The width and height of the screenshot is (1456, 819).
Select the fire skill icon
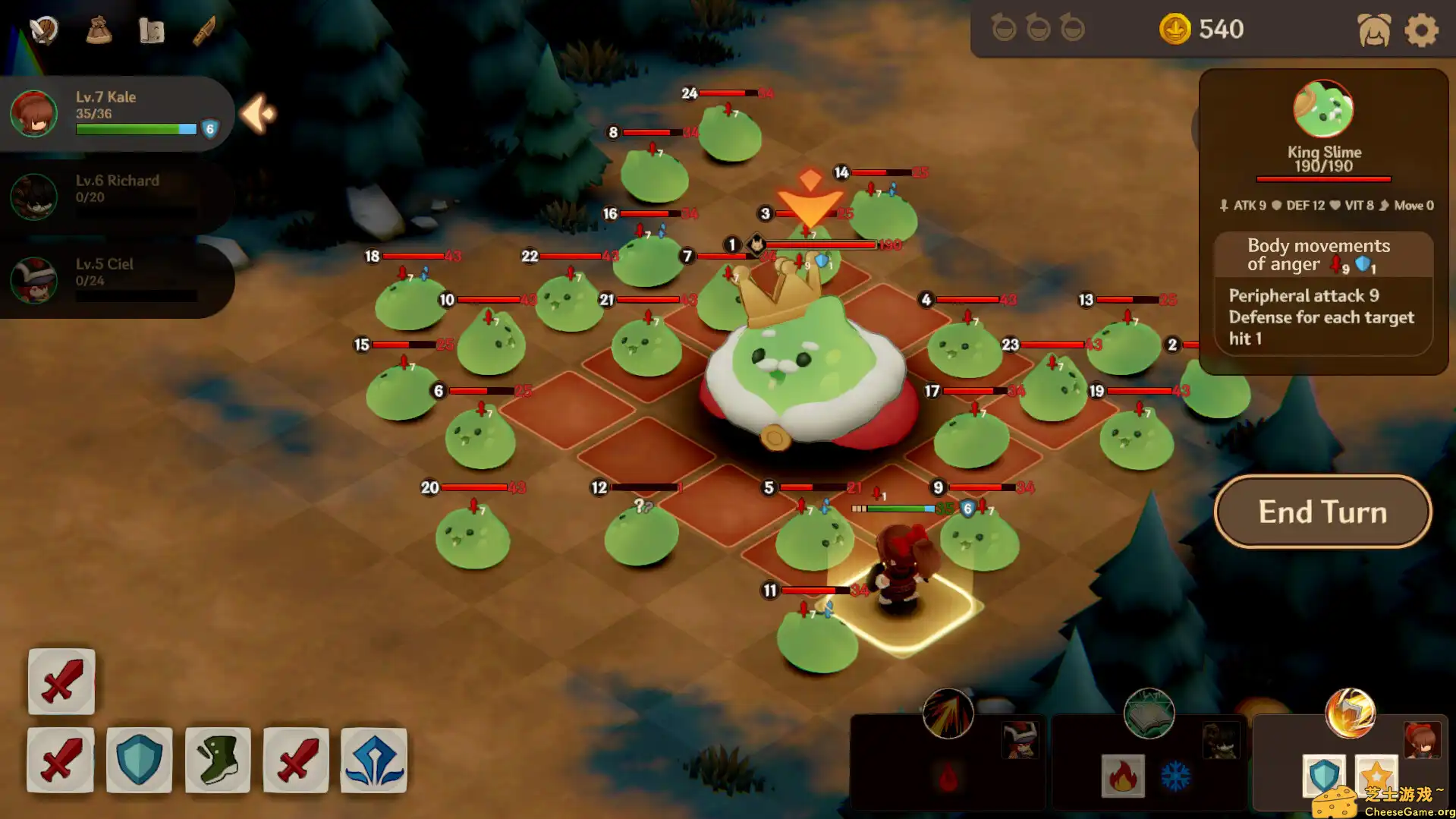[1122, 775]
